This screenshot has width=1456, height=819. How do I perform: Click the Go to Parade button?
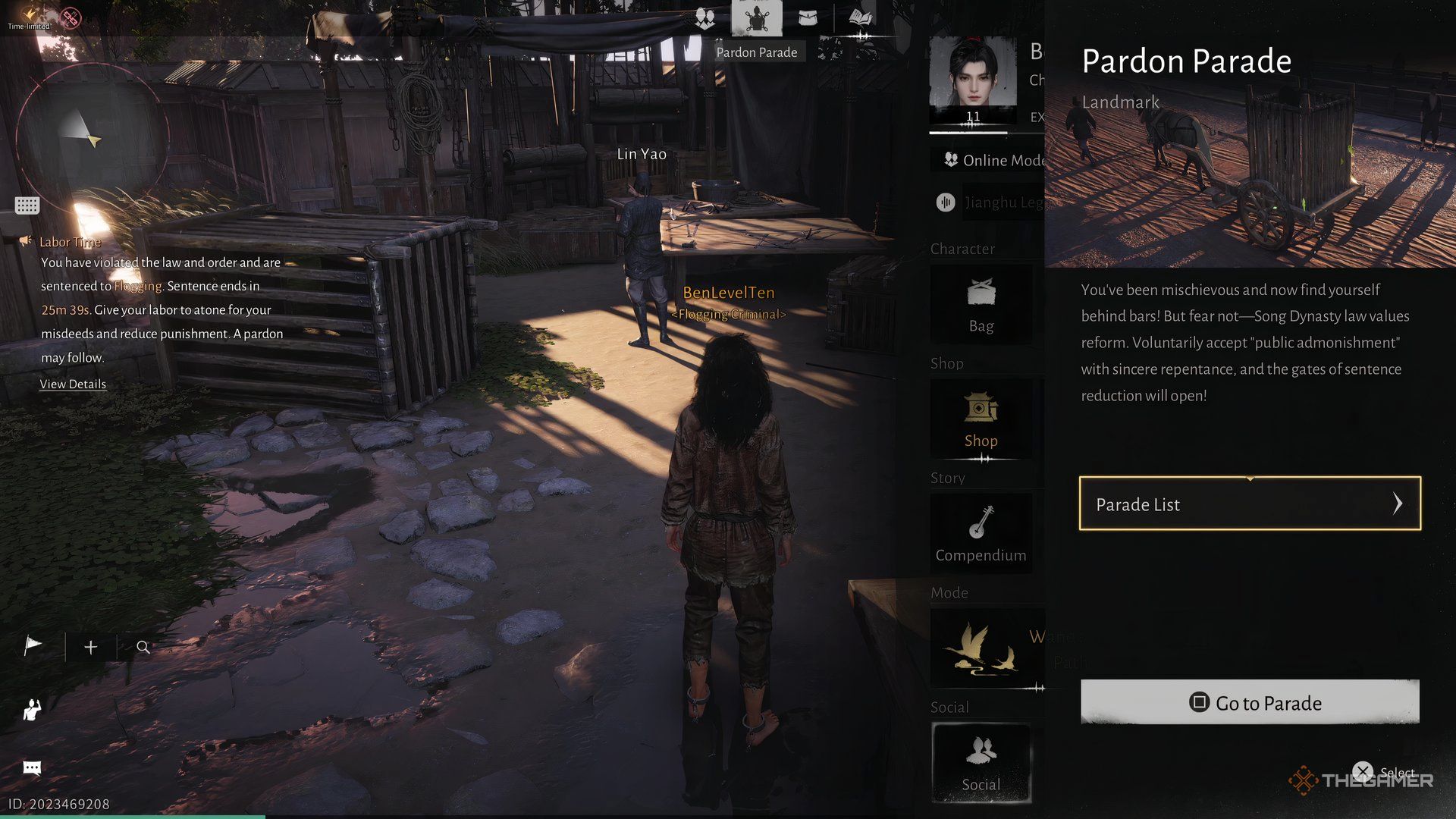[1249, 702]
